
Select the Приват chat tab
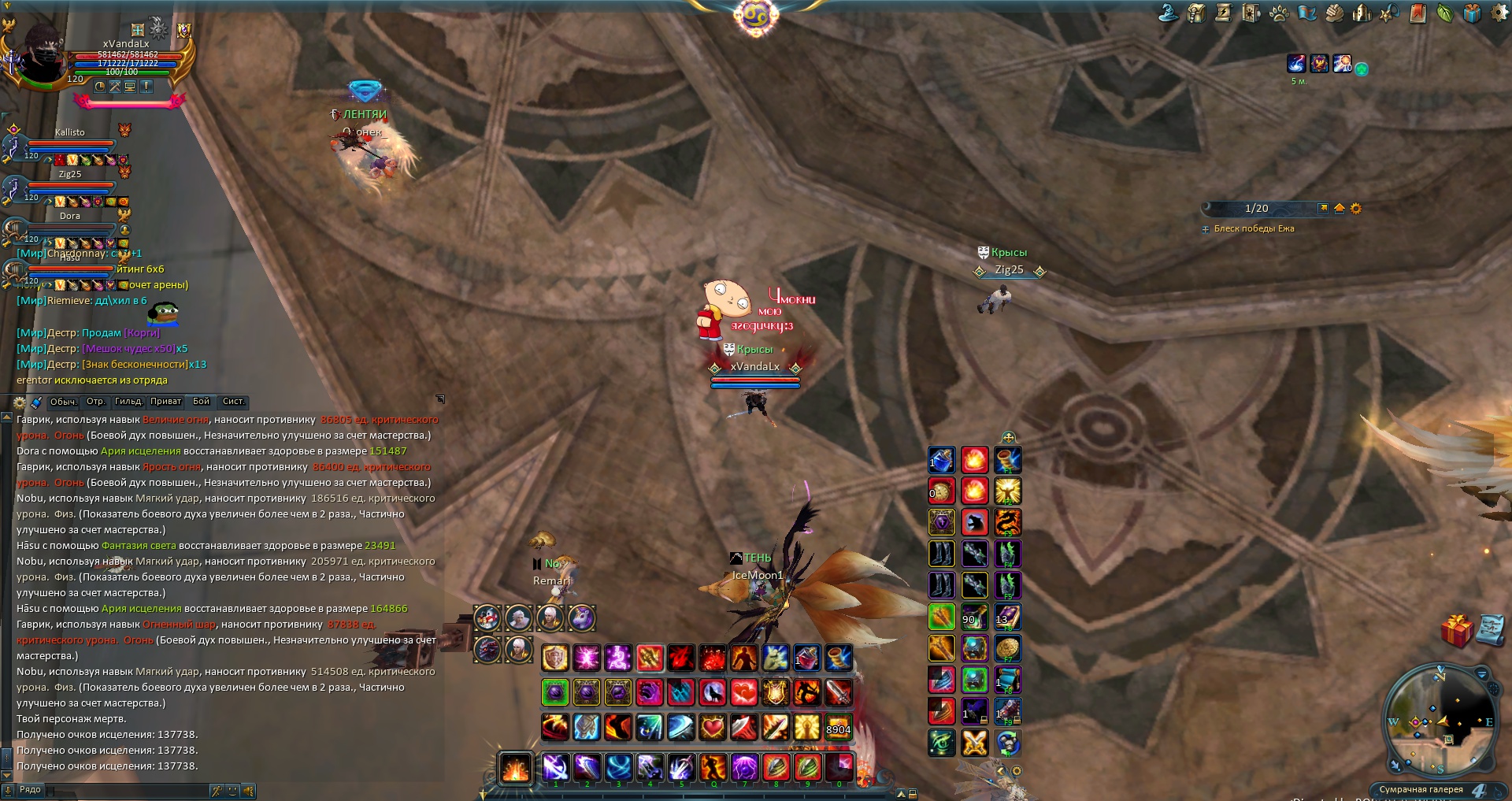[165, 402]
